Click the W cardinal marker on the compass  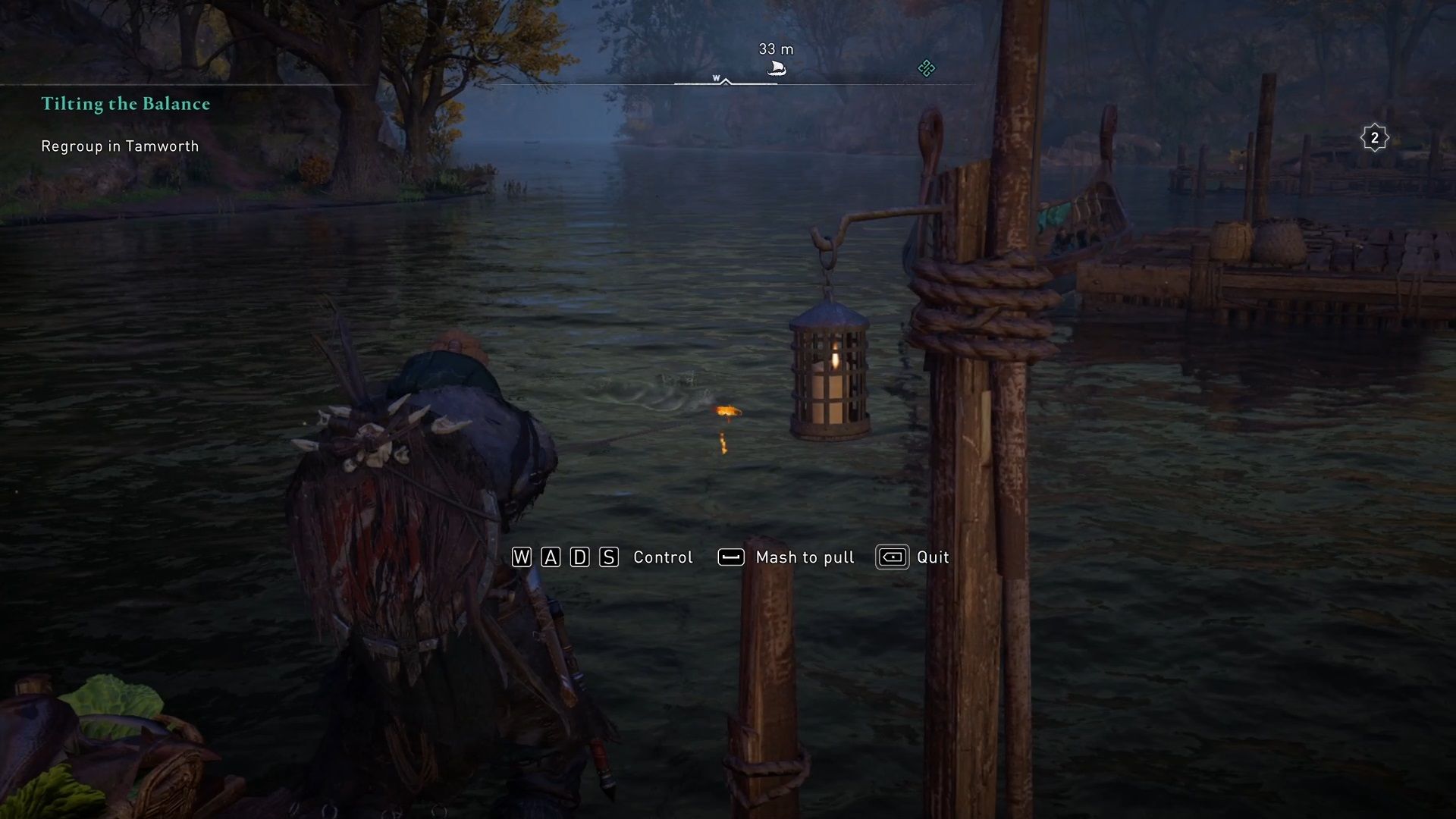[x=716, y=77]
